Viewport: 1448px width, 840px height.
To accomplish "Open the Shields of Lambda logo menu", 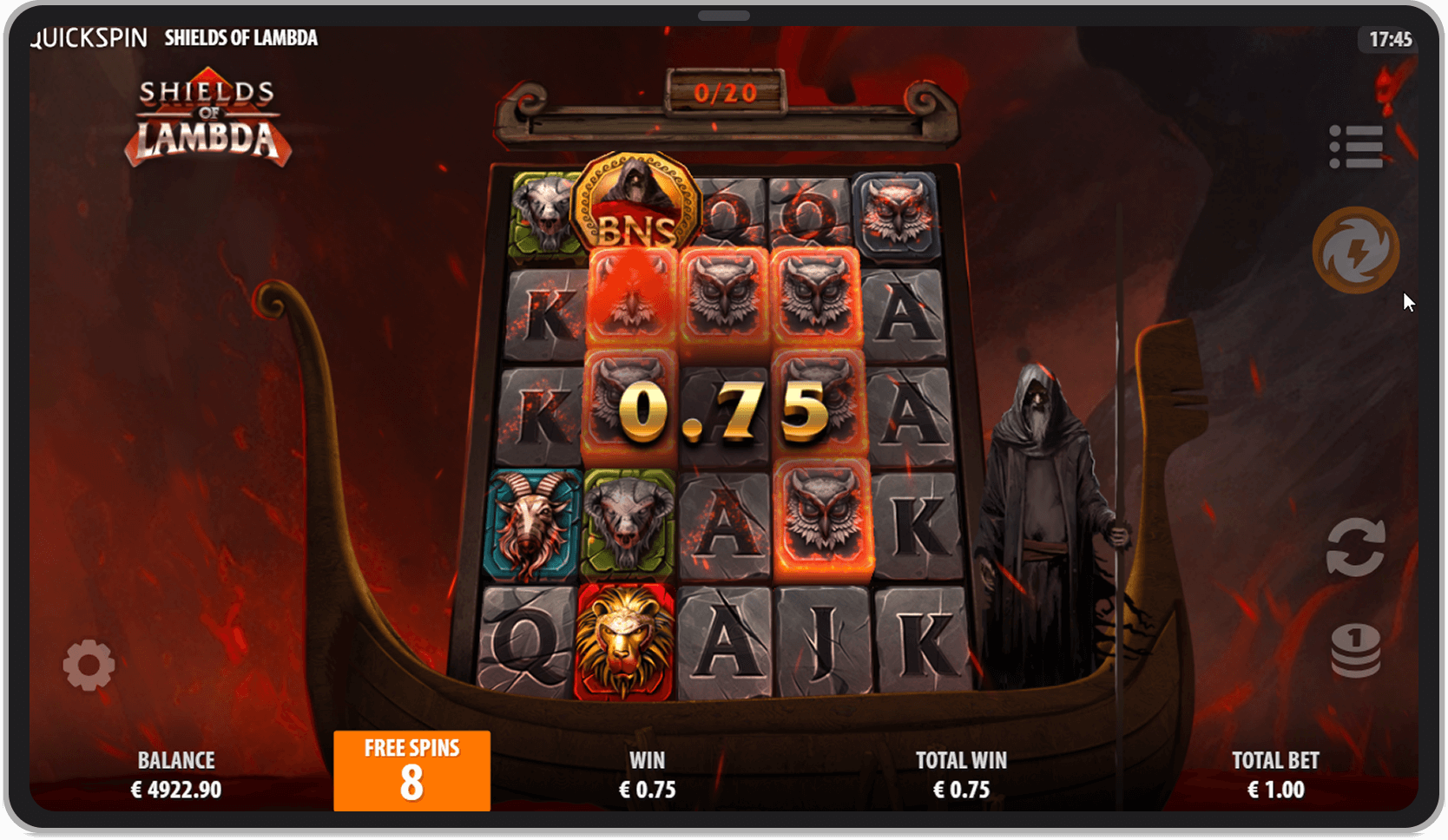I will (208, 121).
